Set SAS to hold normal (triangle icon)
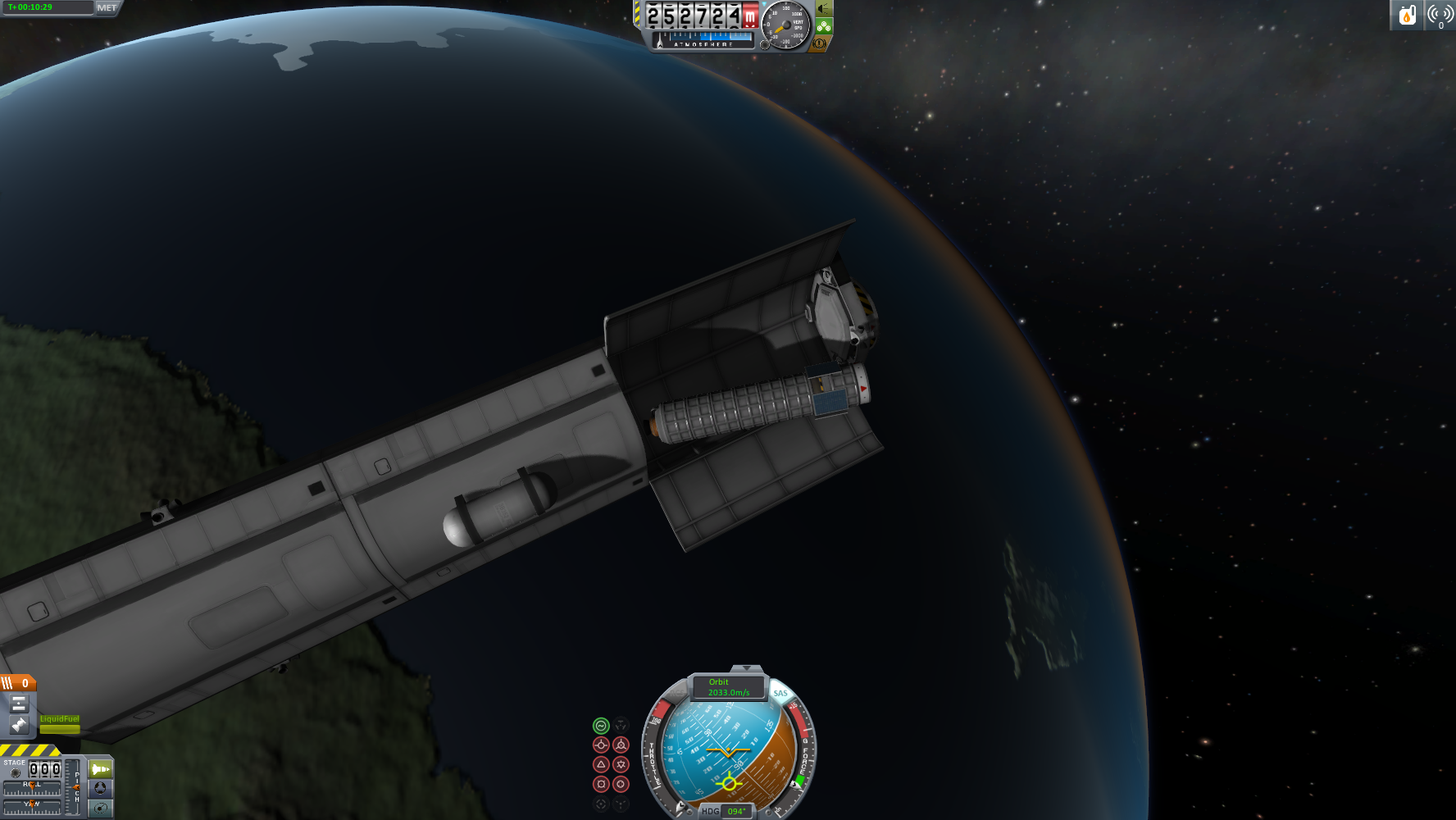This screenshot has width=1456, height=820. (x=601, y=764)
